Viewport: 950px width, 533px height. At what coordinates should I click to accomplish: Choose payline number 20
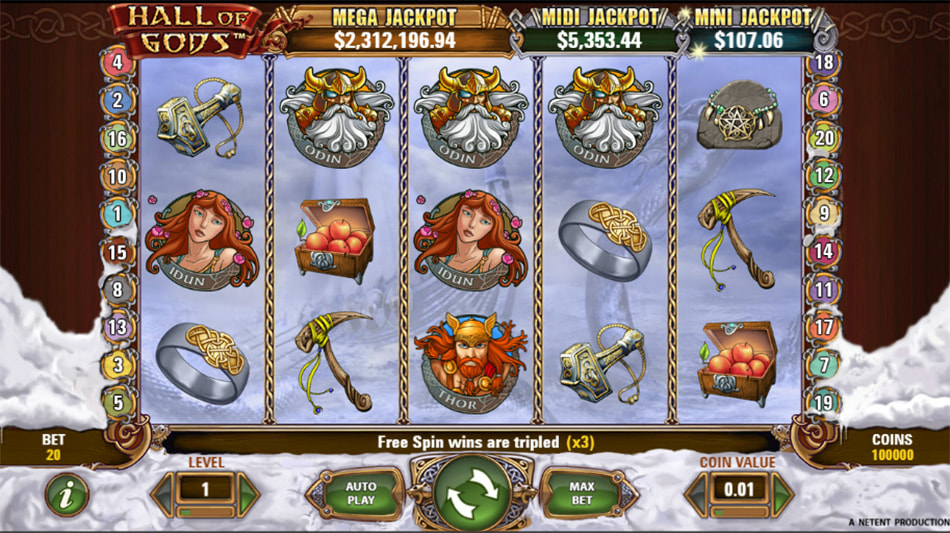tap(825, 139)
